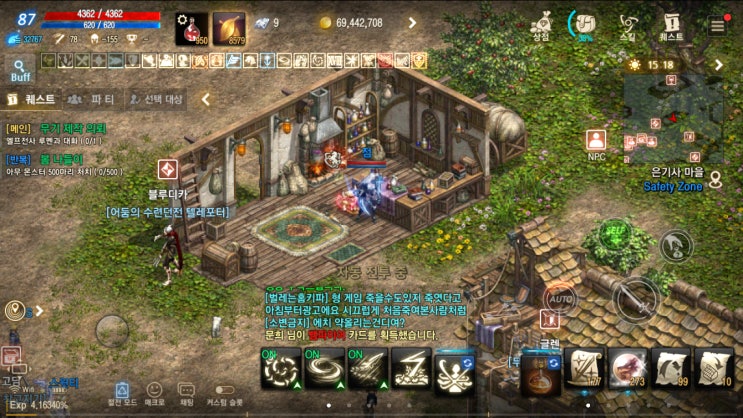Toggle the AUTO battle button
Image resolution: width=743 pixels, height=418 pixels.
[x=560, y=298]
